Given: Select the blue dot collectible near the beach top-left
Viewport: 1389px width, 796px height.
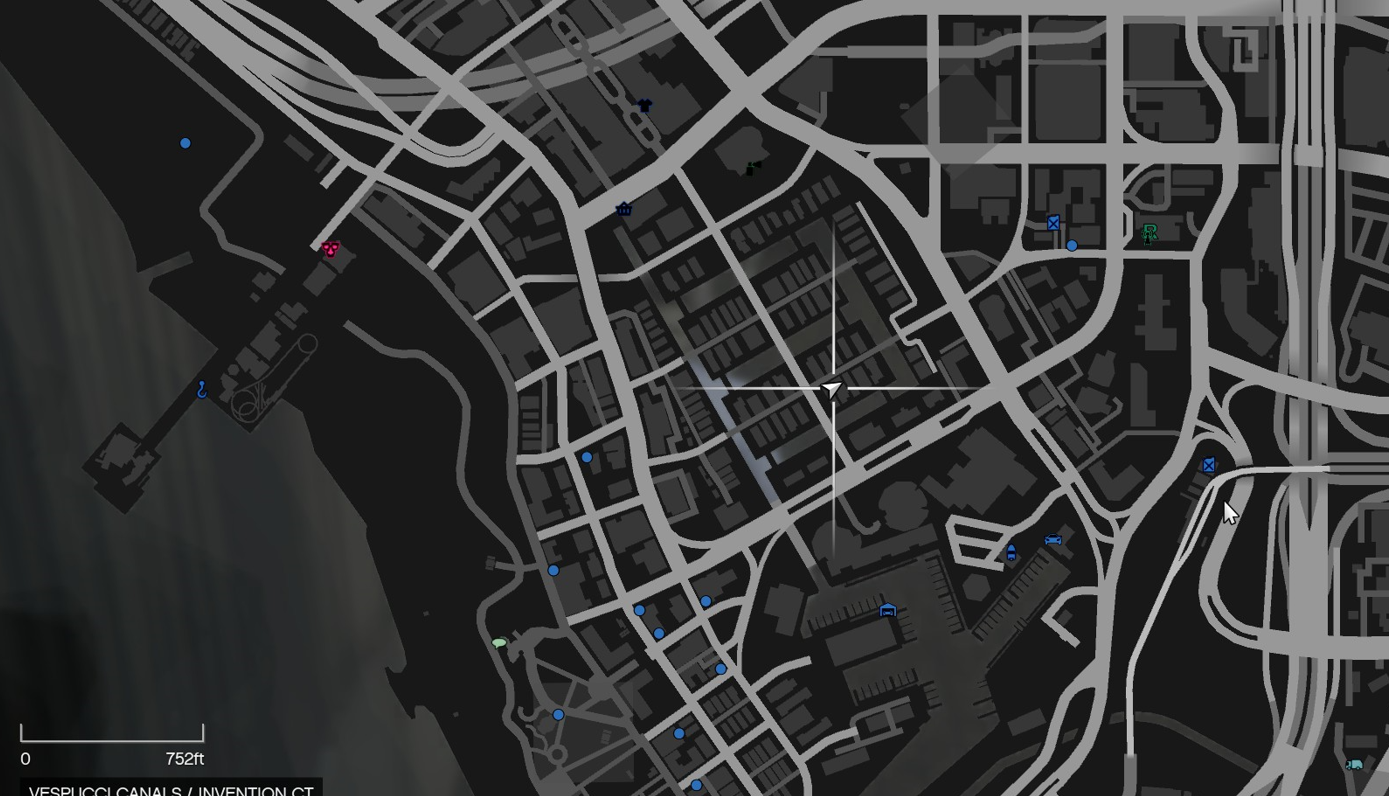Looking at the screenshot, I should click(185, 143).
